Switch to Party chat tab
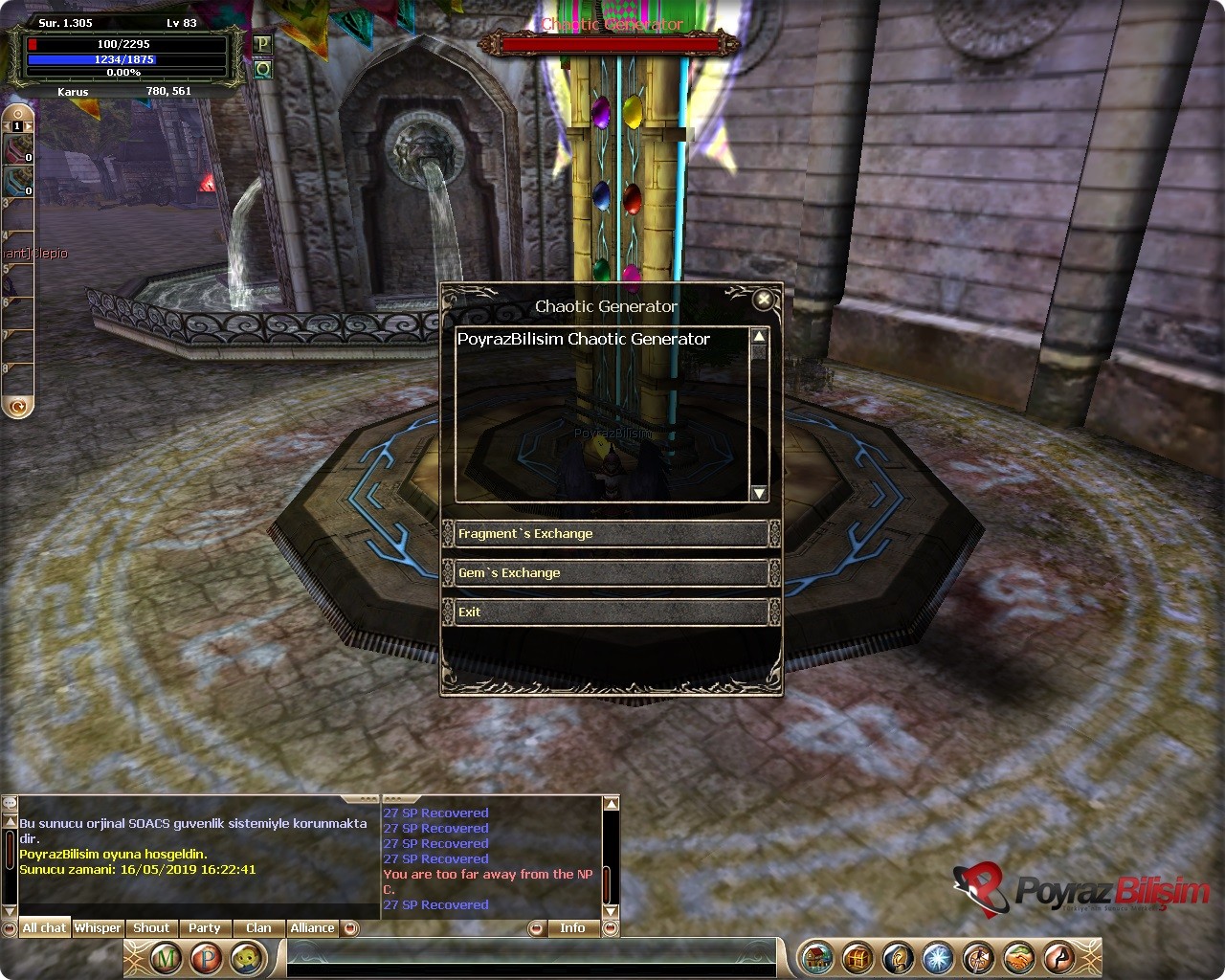The height and width of the screenshot is (980, 1225). pos(205,928)
